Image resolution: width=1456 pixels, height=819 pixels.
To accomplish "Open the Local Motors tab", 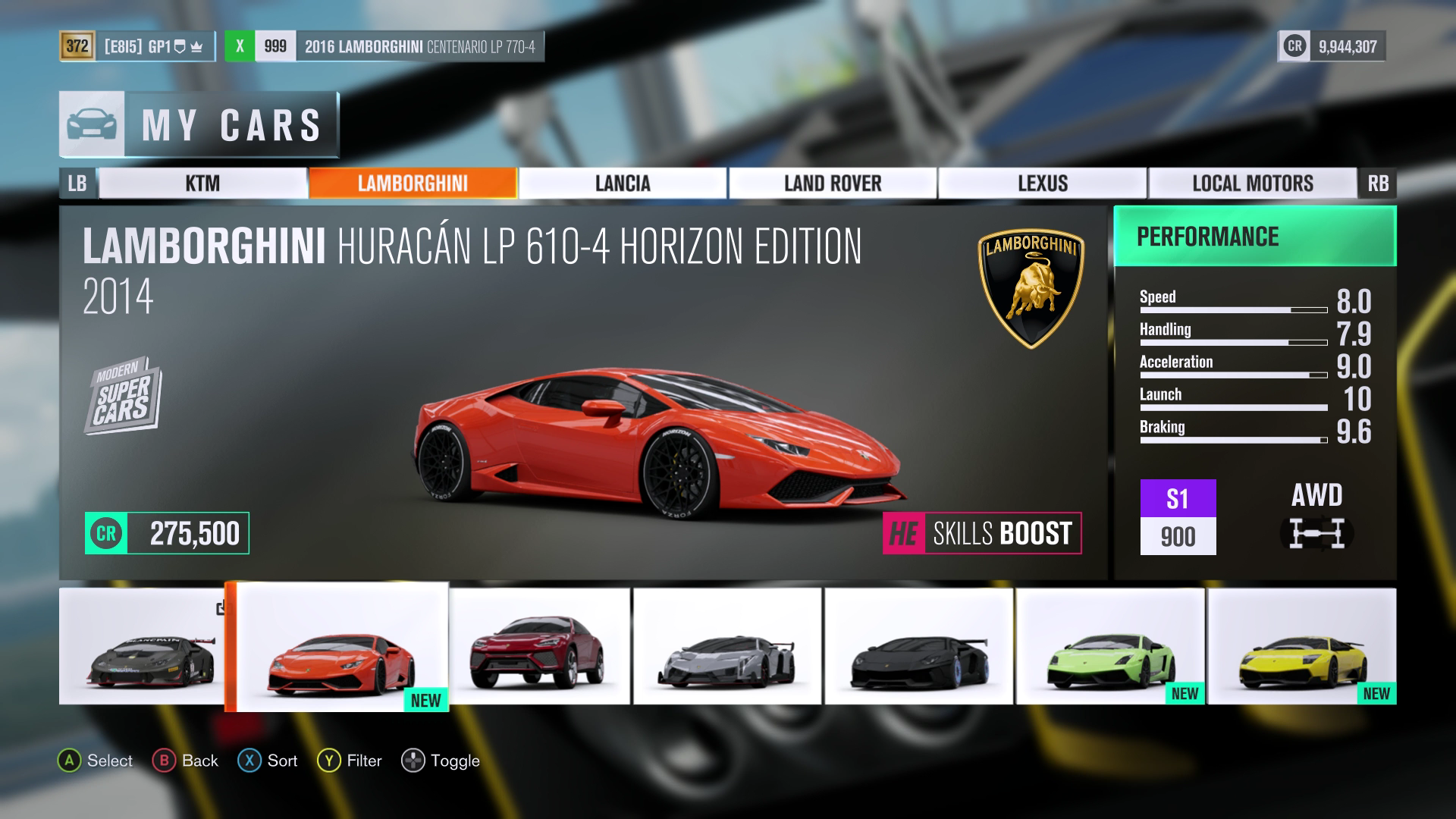I will pos(1253,184).
